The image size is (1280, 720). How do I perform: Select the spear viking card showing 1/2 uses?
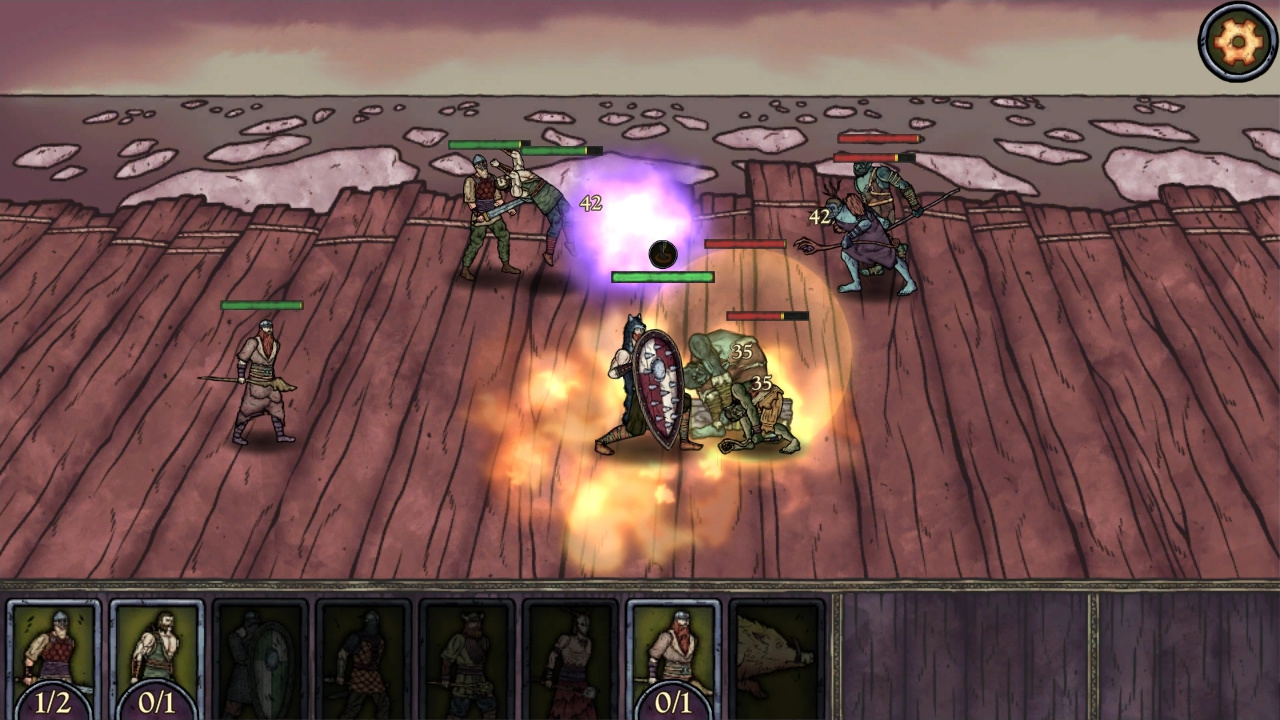pyautogui.click(x=55, y=650)
